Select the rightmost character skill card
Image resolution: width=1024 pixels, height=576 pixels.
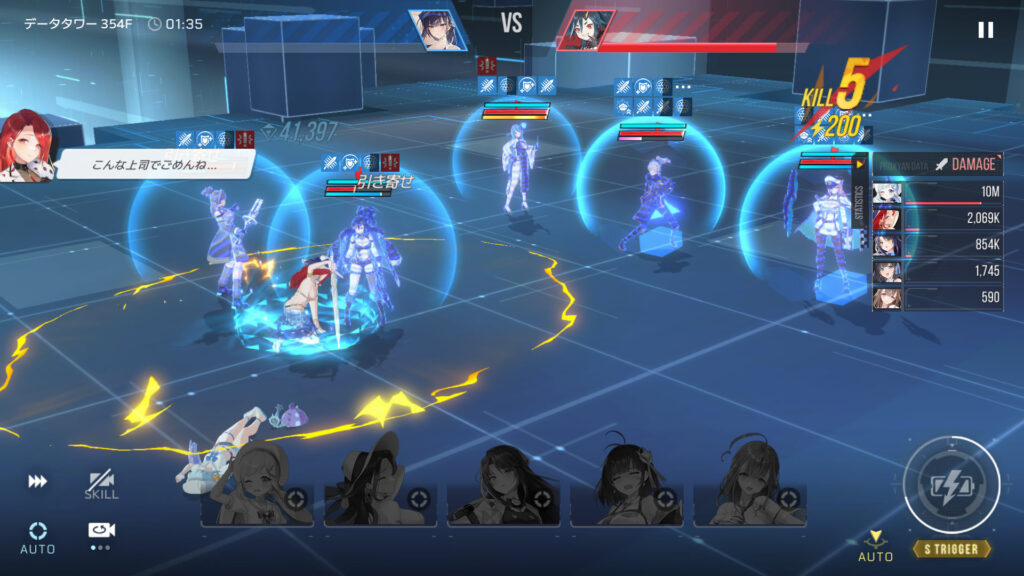(x=751, y=485)
